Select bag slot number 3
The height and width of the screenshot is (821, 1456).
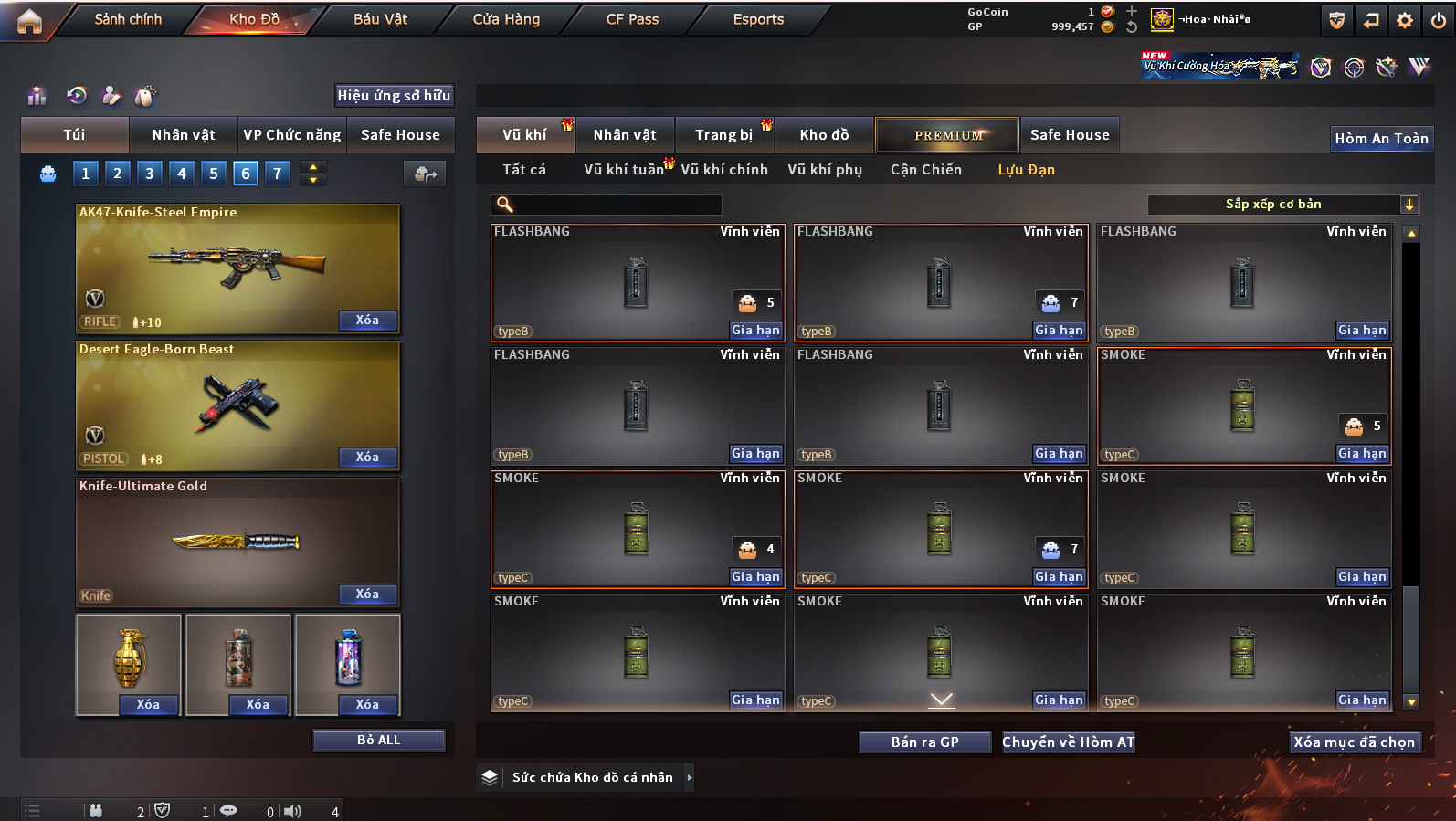(x=150, y=174)
